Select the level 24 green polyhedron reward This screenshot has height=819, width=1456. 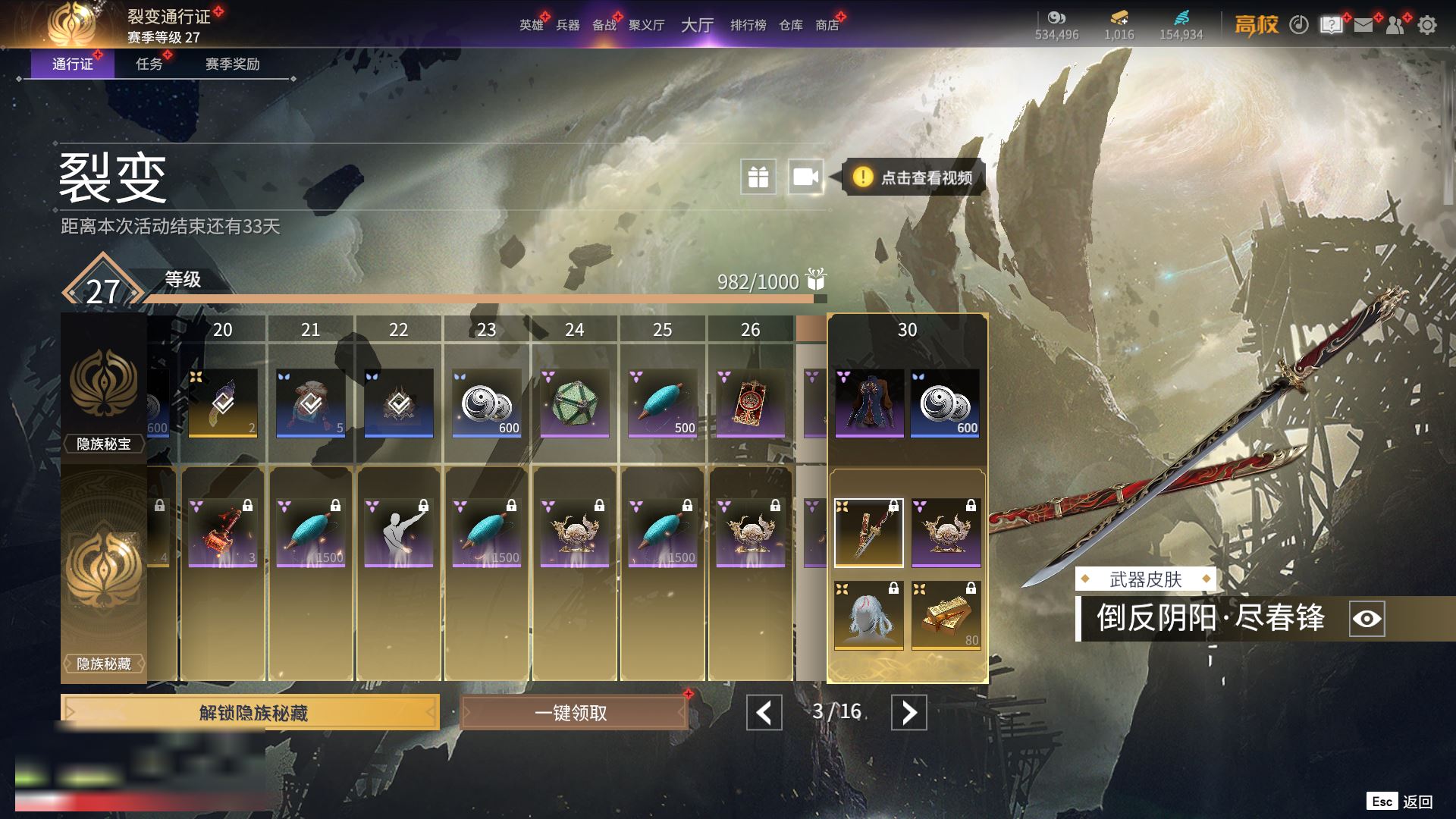click(x=574, y=403)
